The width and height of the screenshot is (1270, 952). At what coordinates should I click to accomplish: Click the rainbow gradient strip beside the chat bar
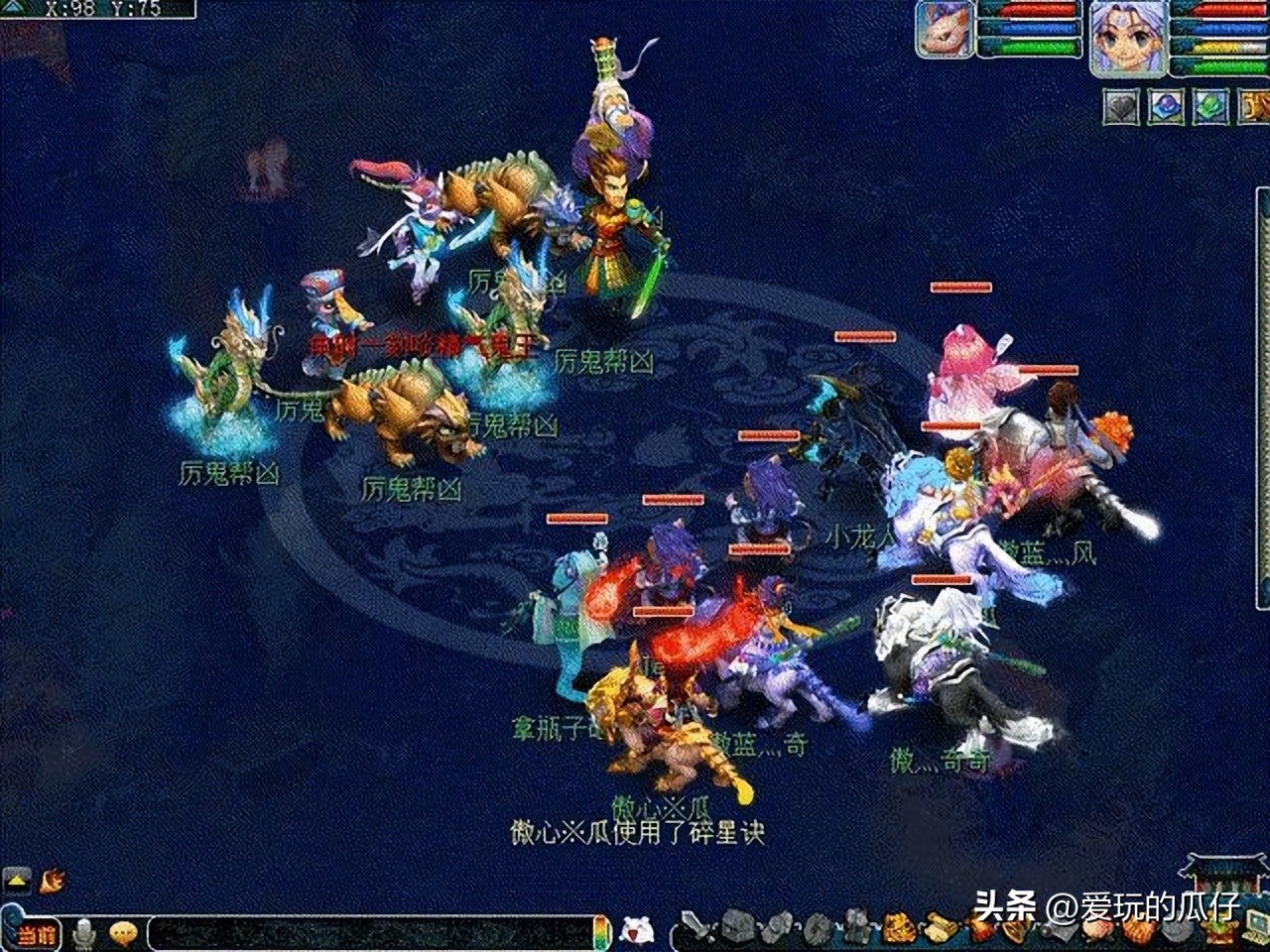[600, 930]
